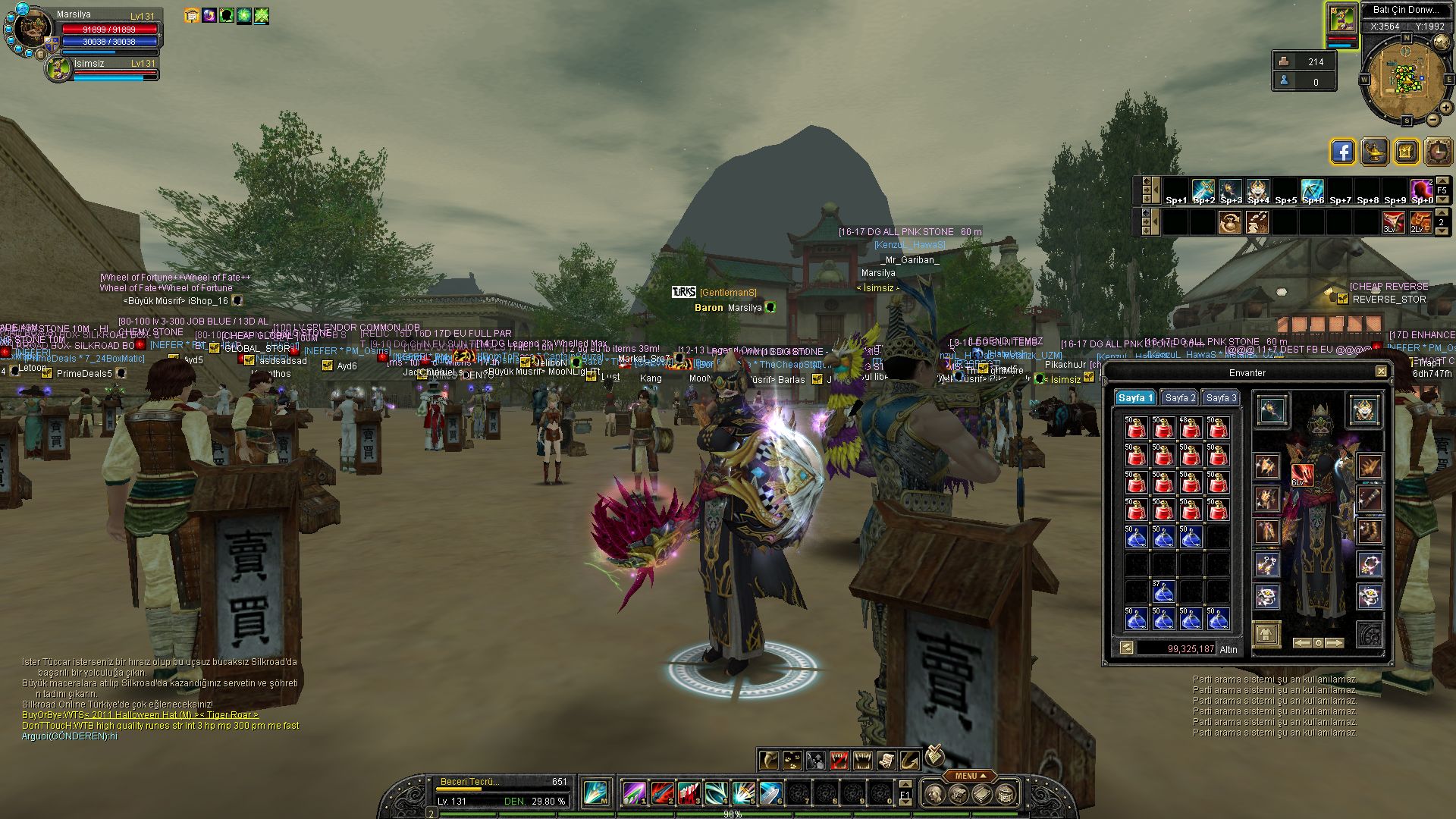Activate the skill in hotbar slot 1
Viewport: 1456px width, 819px height.
click(634, 794)
